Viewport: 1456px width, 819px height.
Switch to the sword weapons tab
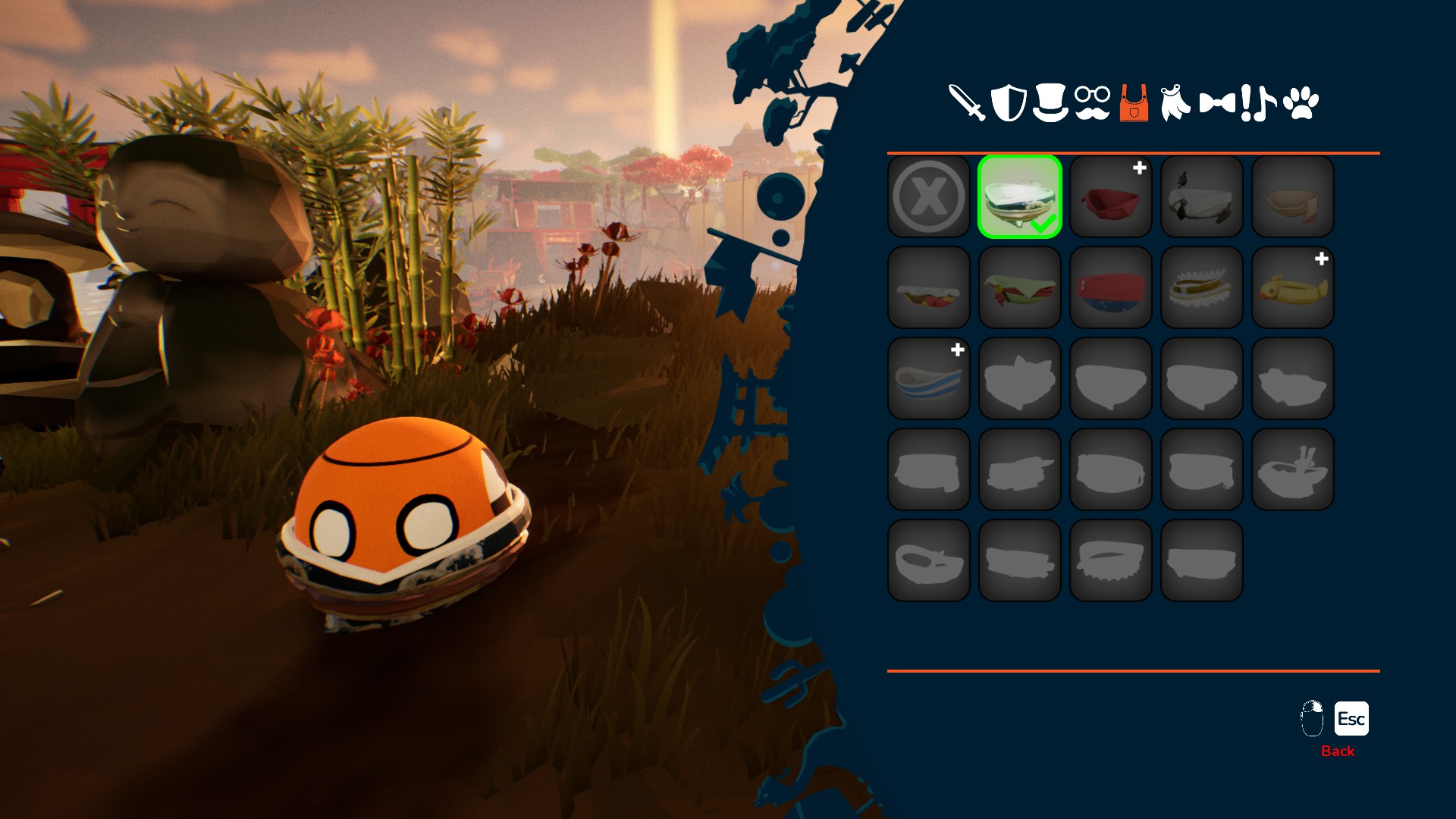click(x=967, y=103)
